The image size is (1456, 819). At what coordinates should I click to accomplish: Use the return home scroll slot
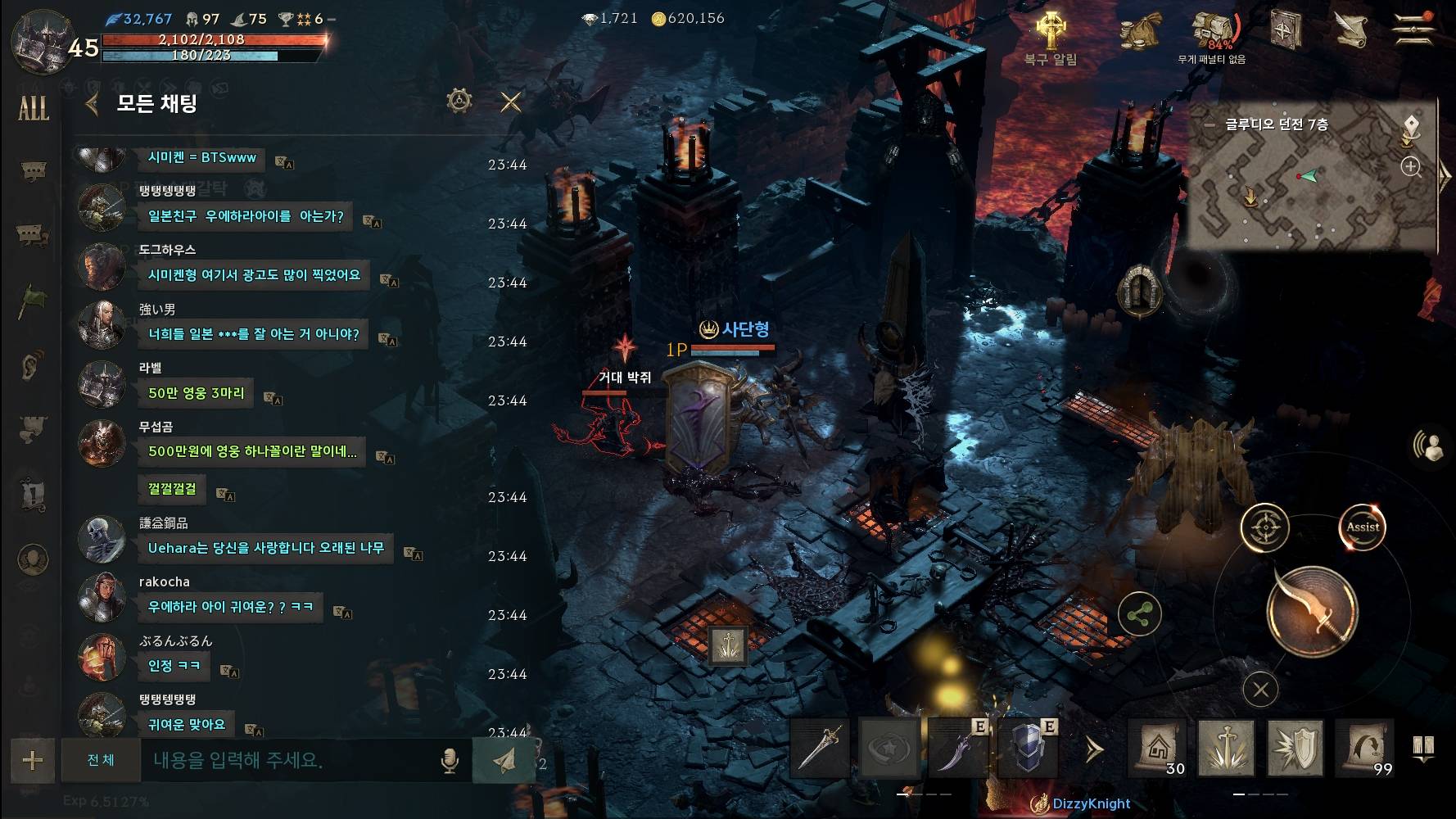[x=1157, y=748]
